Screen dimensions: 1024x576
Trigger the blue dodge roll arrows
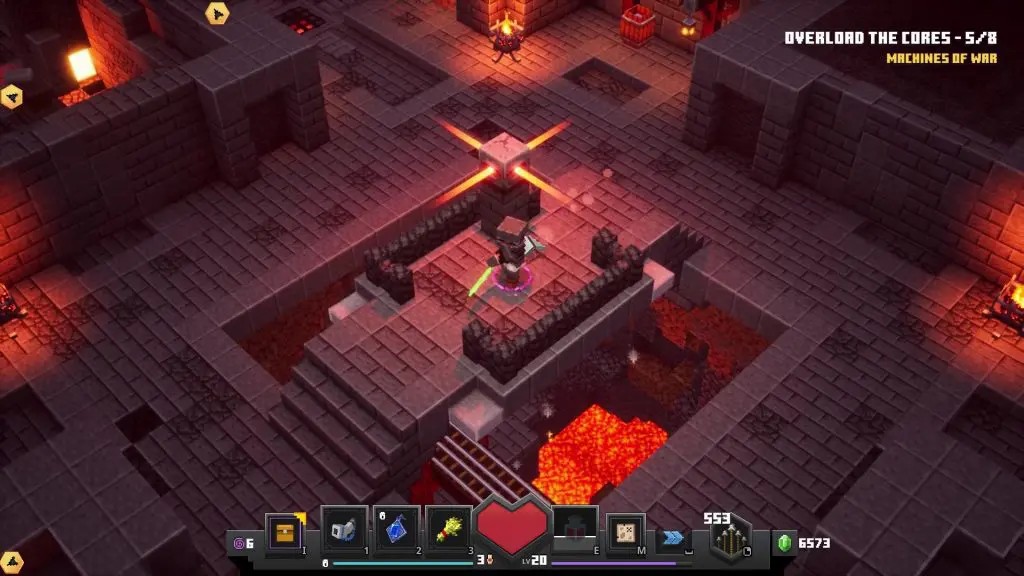[672, 538]
